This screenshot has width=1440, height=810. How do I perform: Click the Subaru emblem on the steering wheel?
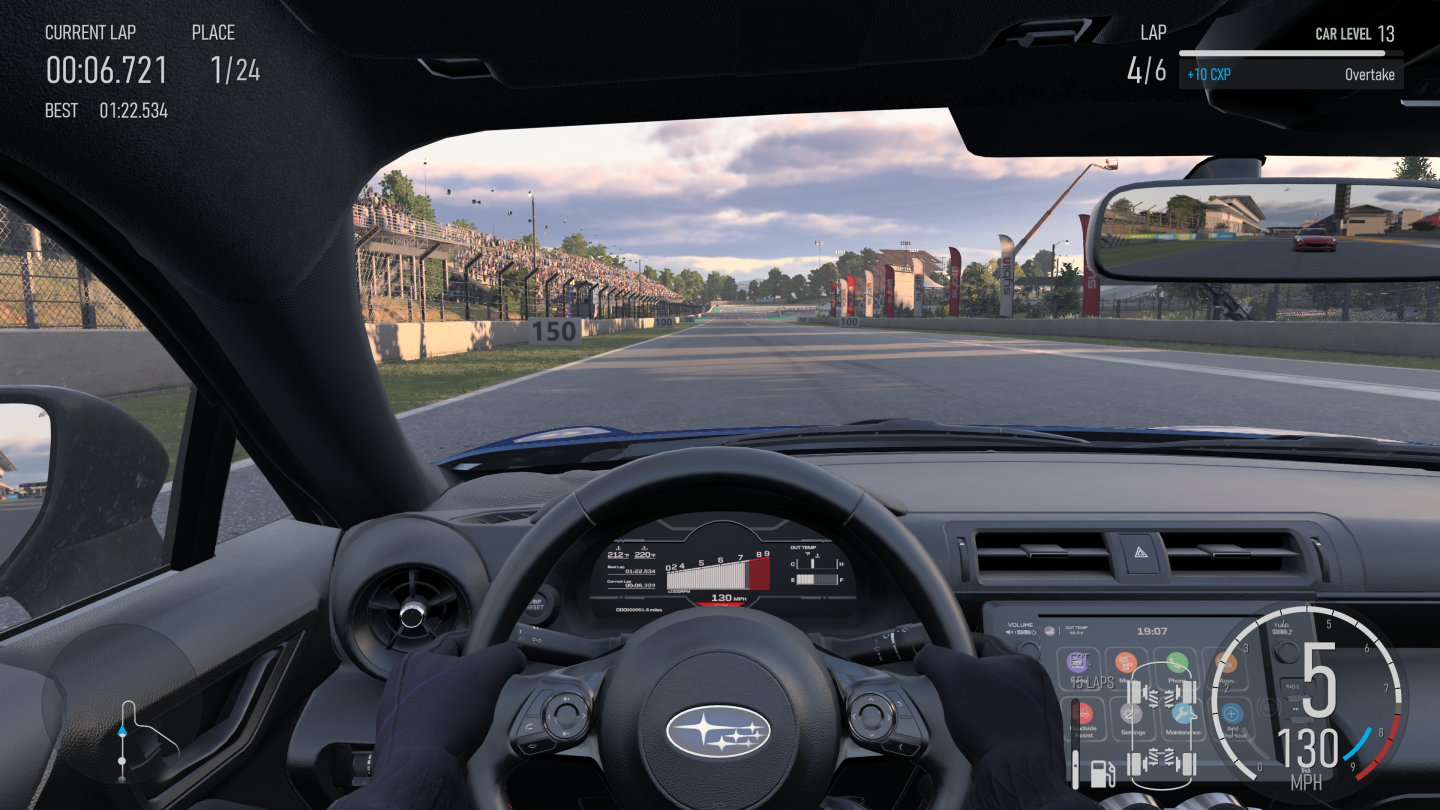[719, 729]
